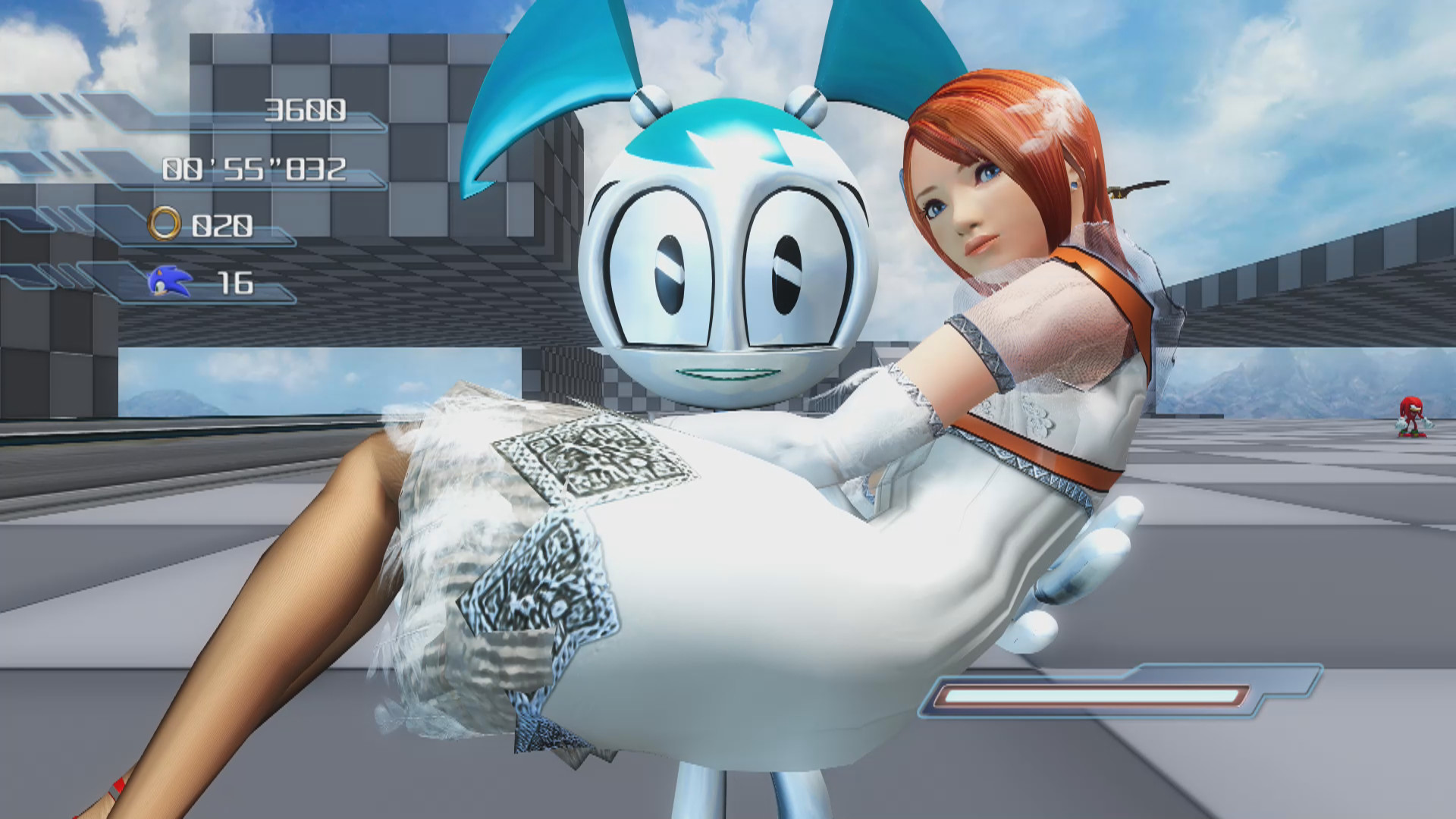Select the life count showing 16
This screenshot has height=819, width=1456.
pyautogui.click(x=235, y=283)
